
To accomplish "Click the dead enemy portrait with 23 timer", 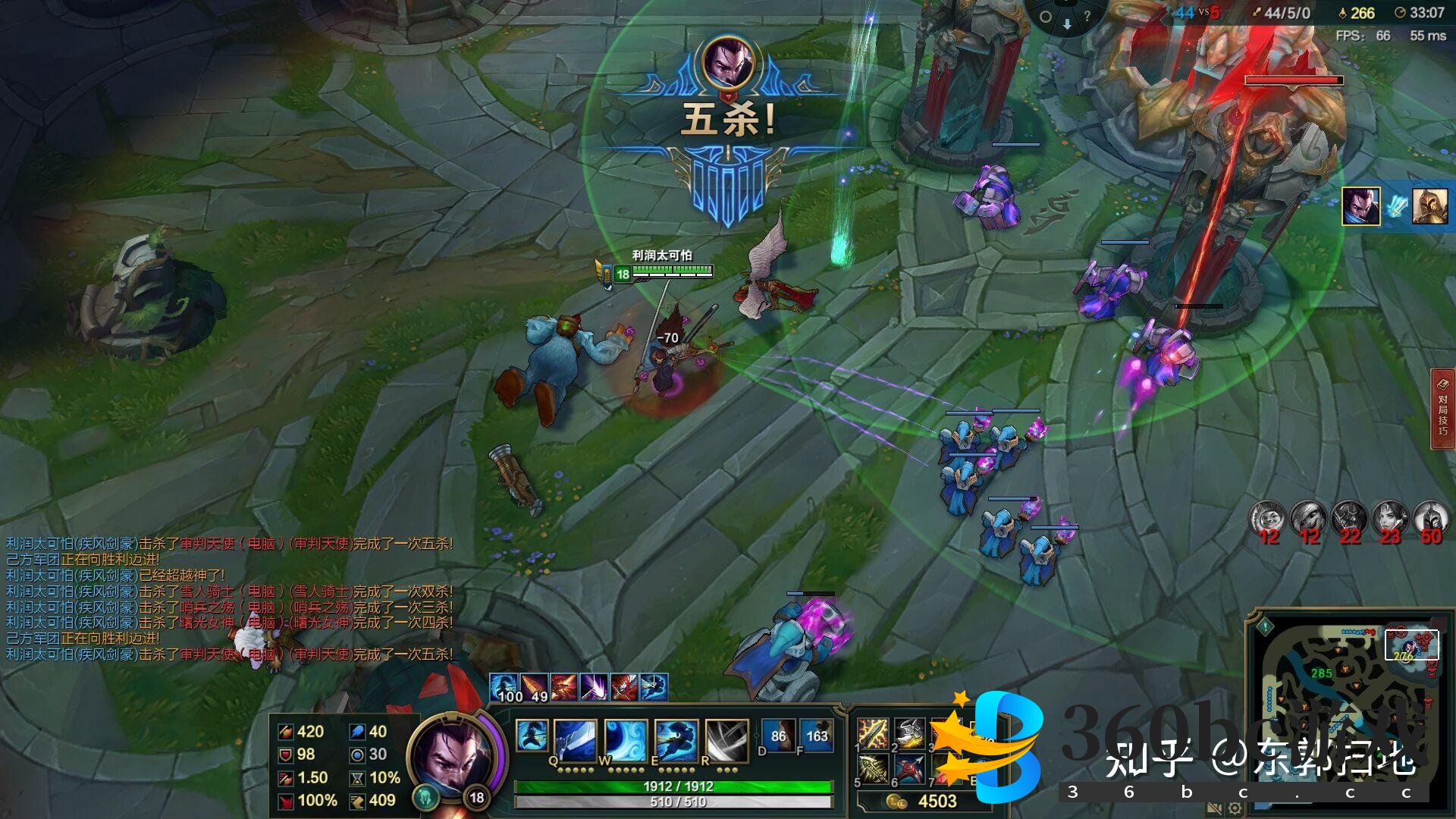I will pyautogui.click(x=1390, y=520).
